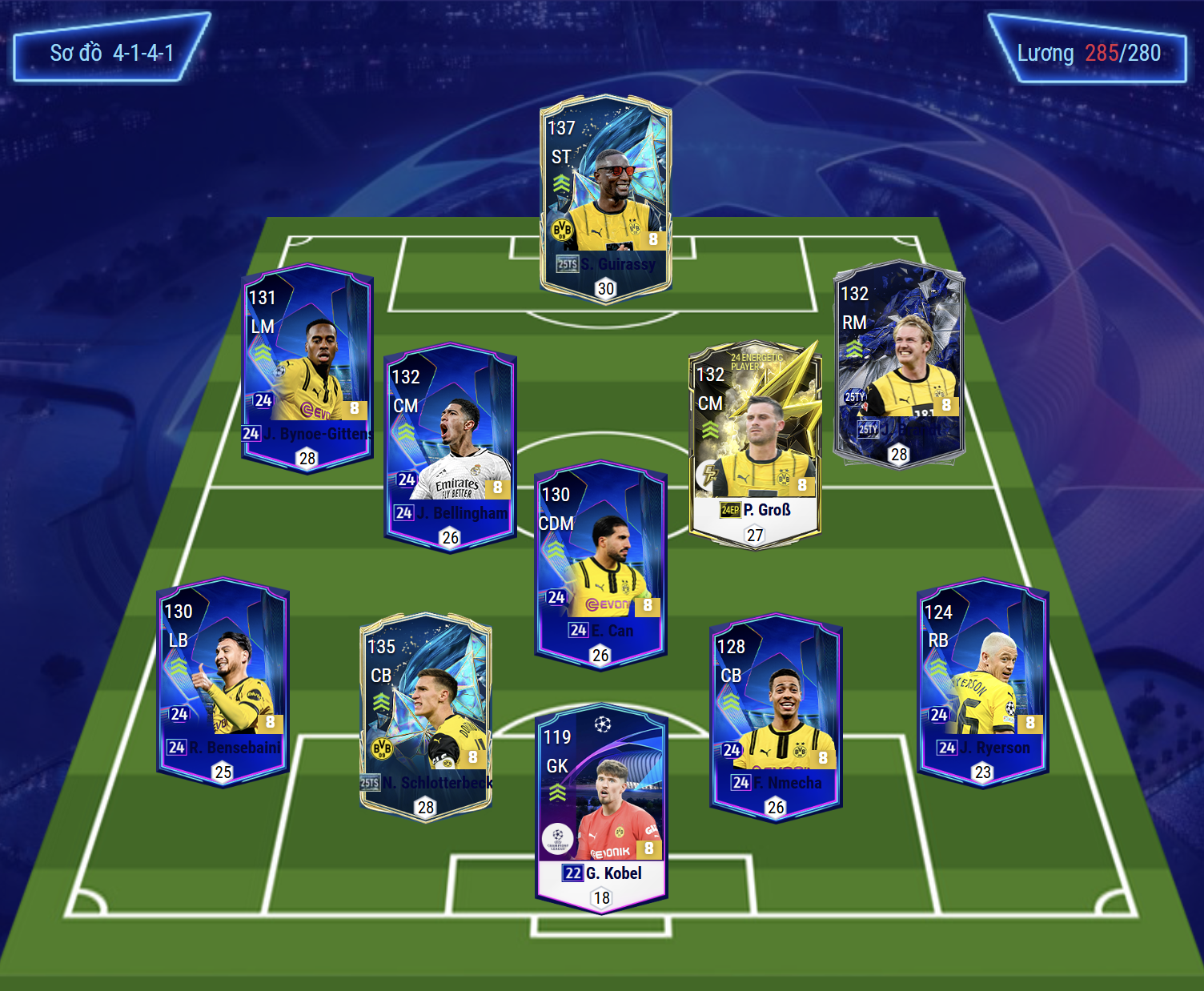Select R. Bensebaini at left back
The image size is (1204, 991).
(223, 681)
